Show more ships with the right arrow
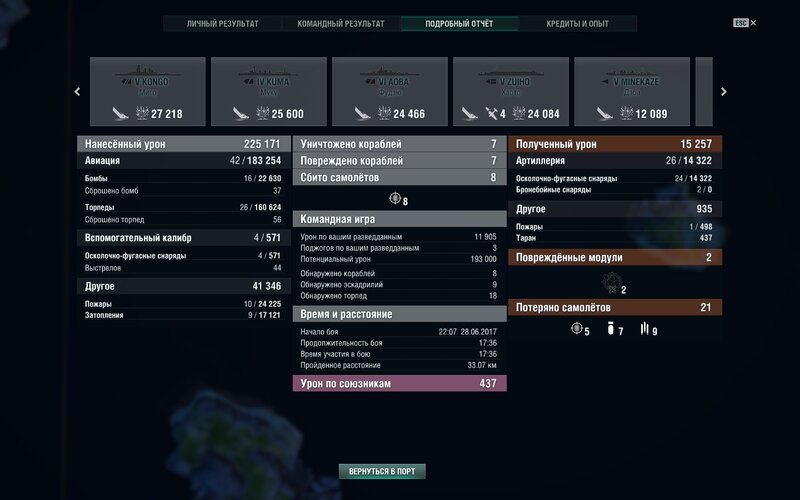 724,92
